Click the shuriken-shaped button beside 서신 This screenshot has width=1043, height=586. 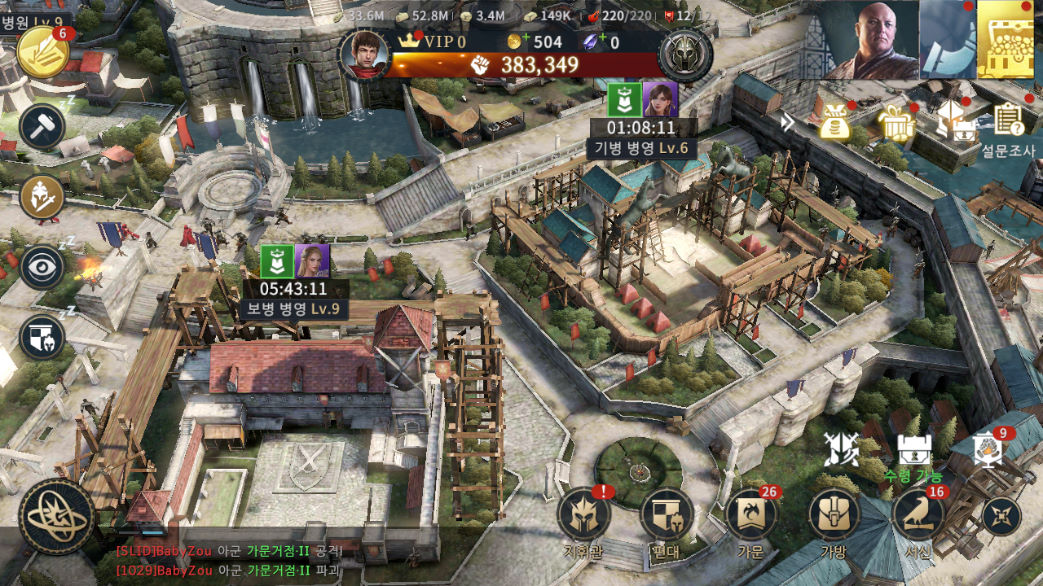tap(1001, 515)
